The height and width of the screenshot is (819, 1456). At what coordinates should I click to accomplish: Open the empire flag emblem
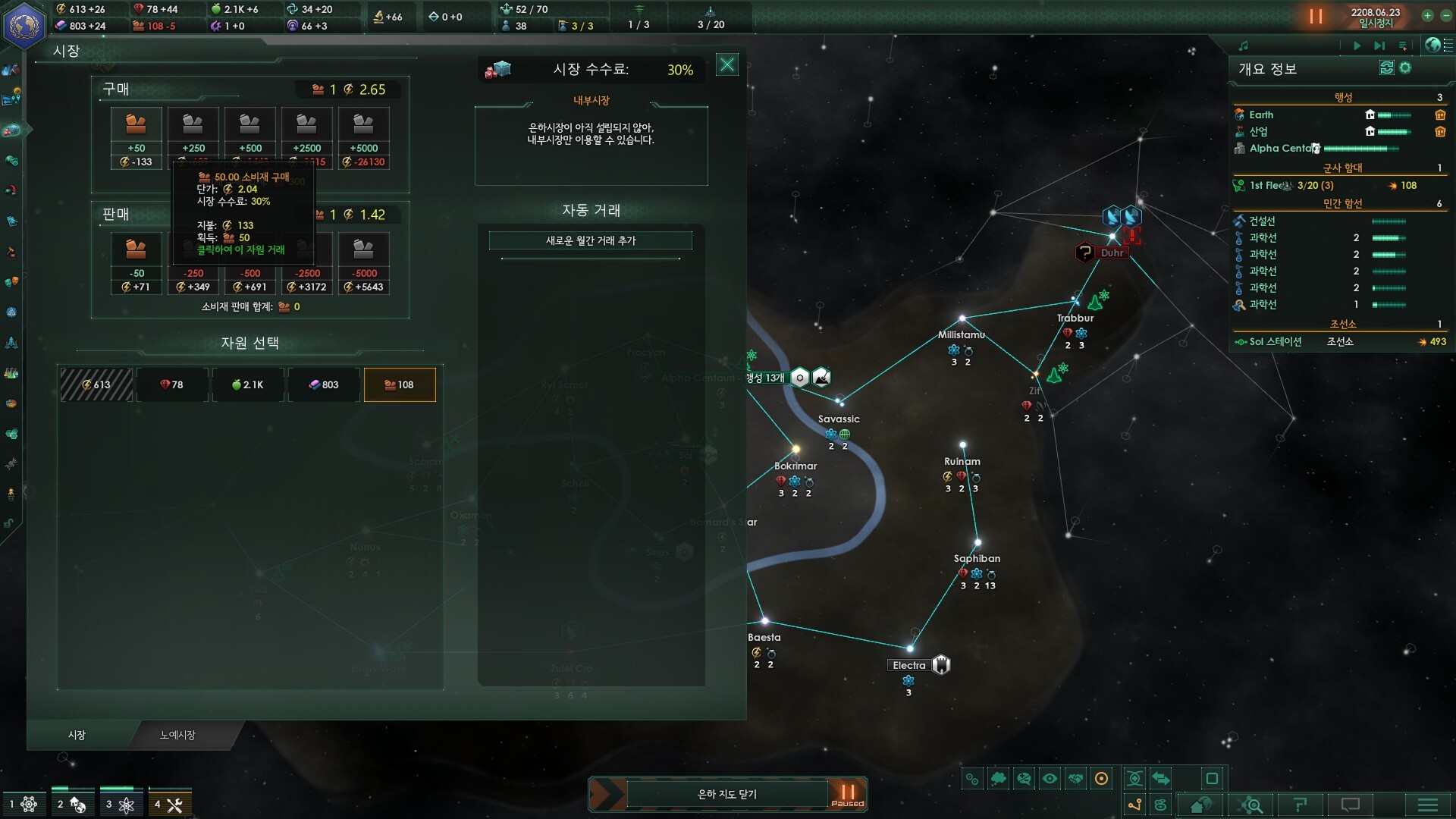pyautogui.click(x=24, y=24)
